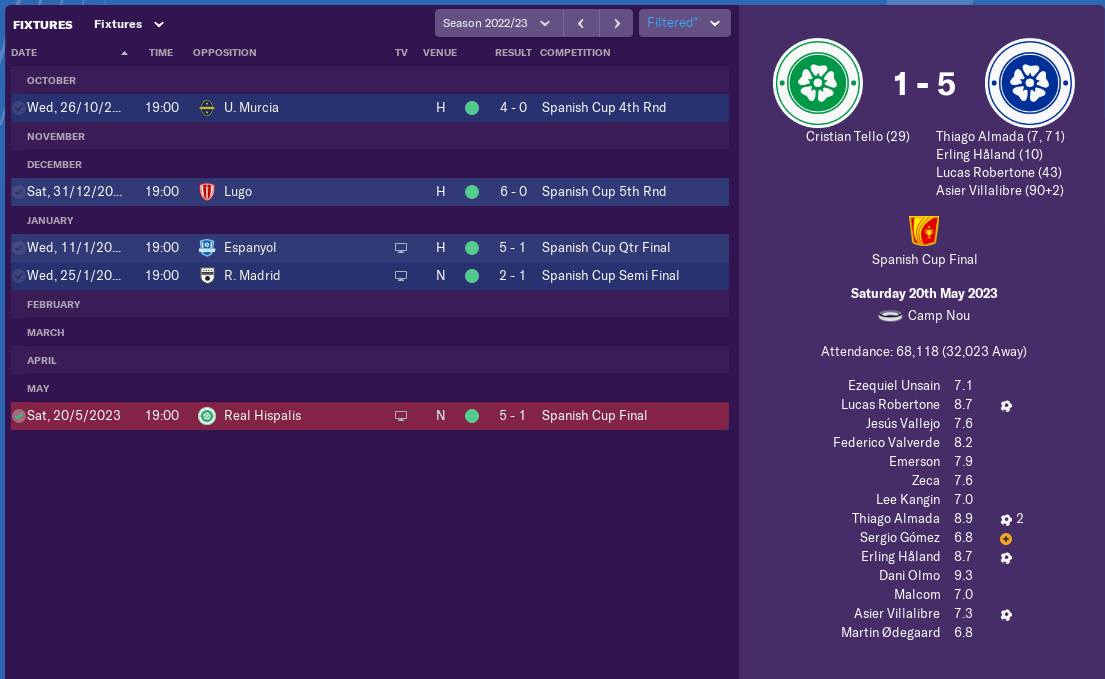Open Martin Ødegaard's player profile
This screenshot has width=1105, height=679.
890,633
